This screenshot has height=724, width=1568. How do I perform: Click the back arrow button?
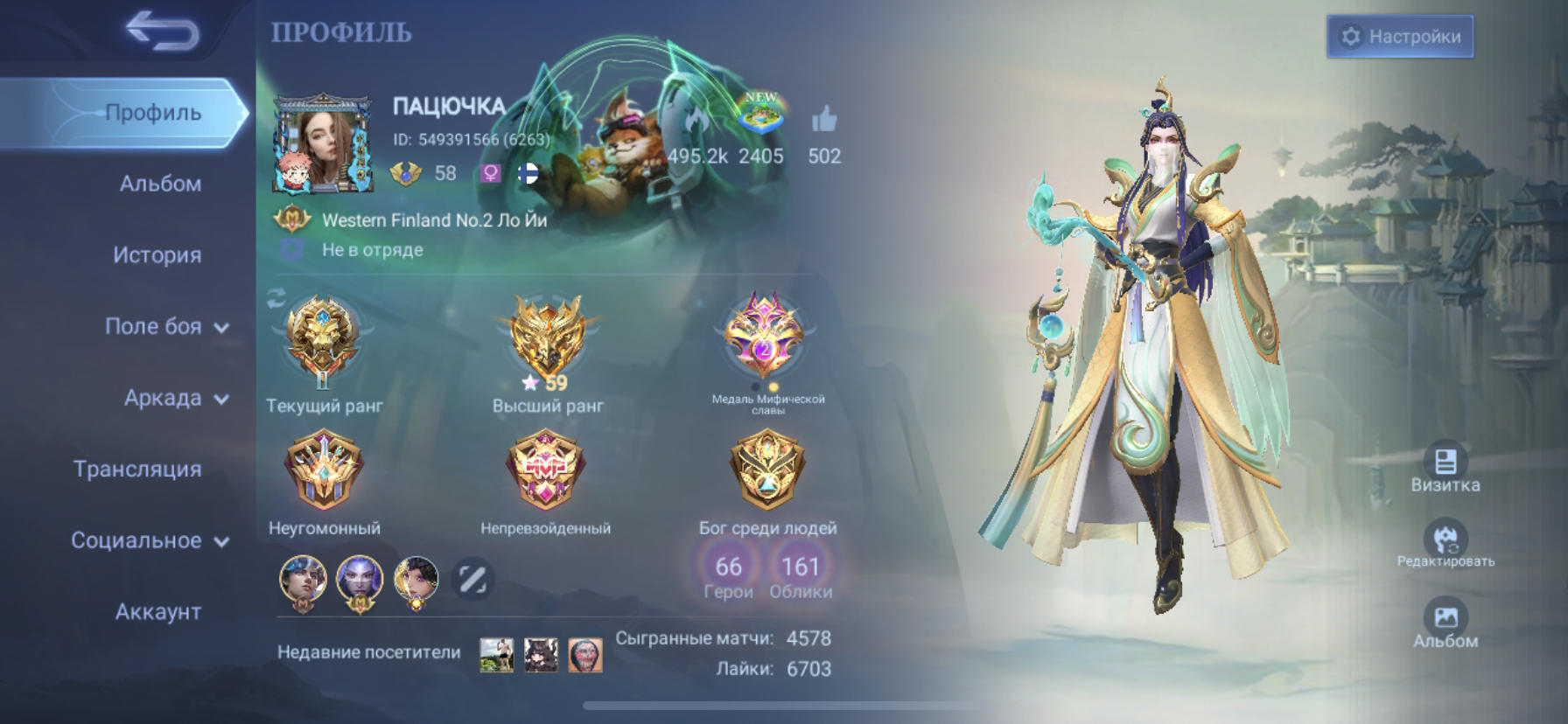(x=160, y=30)
